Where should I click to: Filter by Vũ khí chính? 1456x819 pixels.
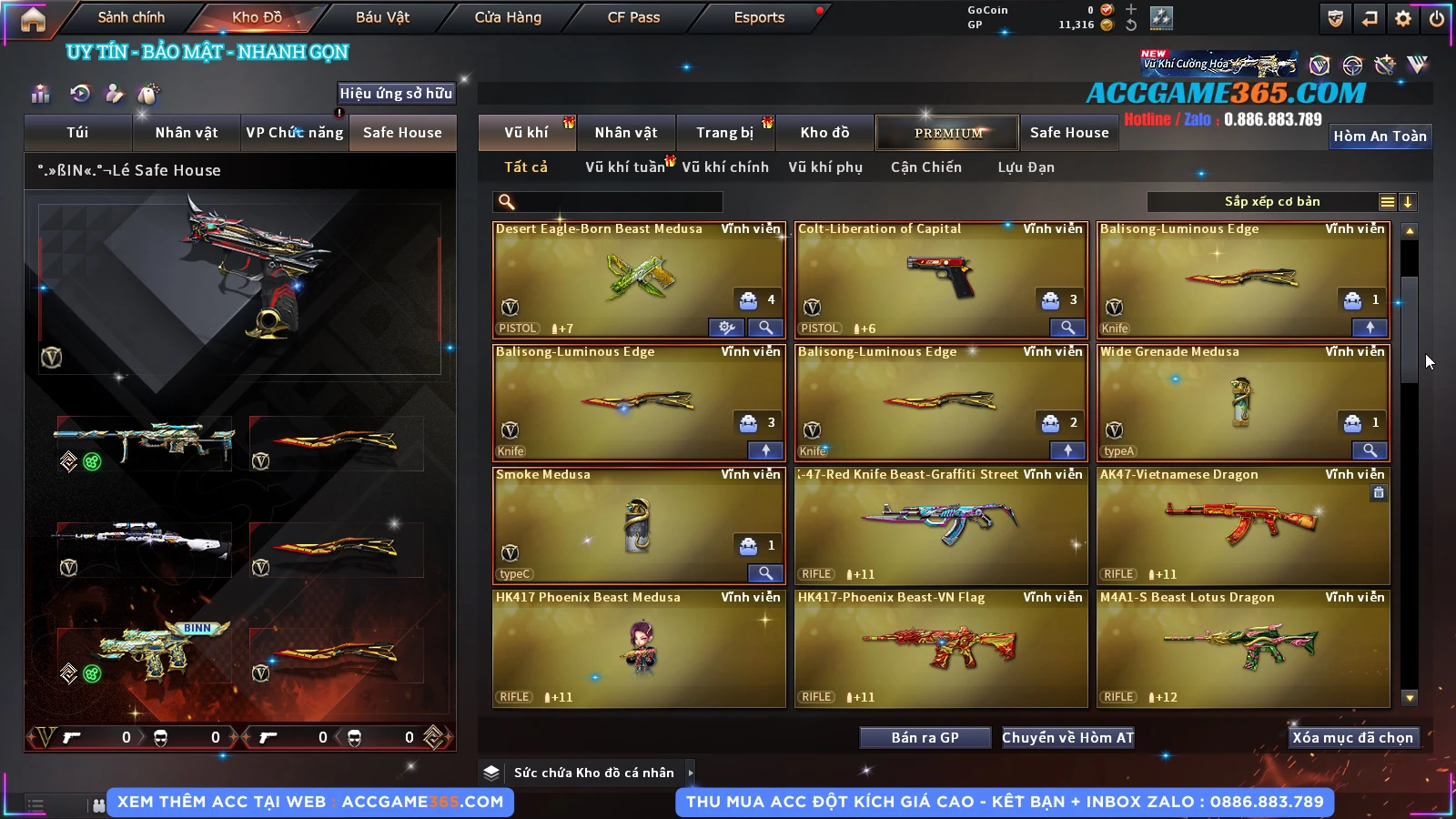(724, 167)
